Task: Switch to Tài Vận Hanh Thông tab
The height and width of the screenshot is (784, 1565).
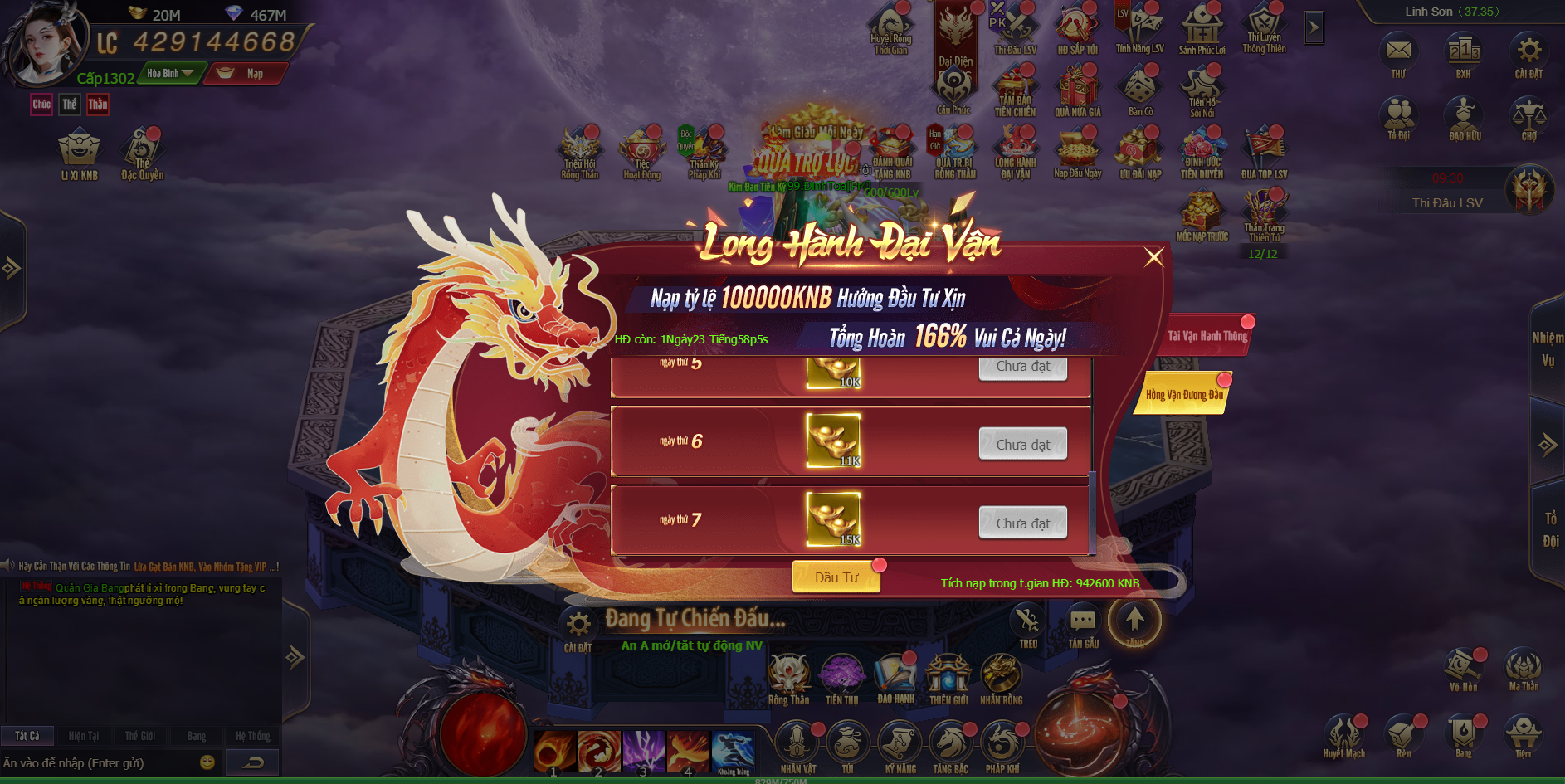Action: coord(1207,336)
